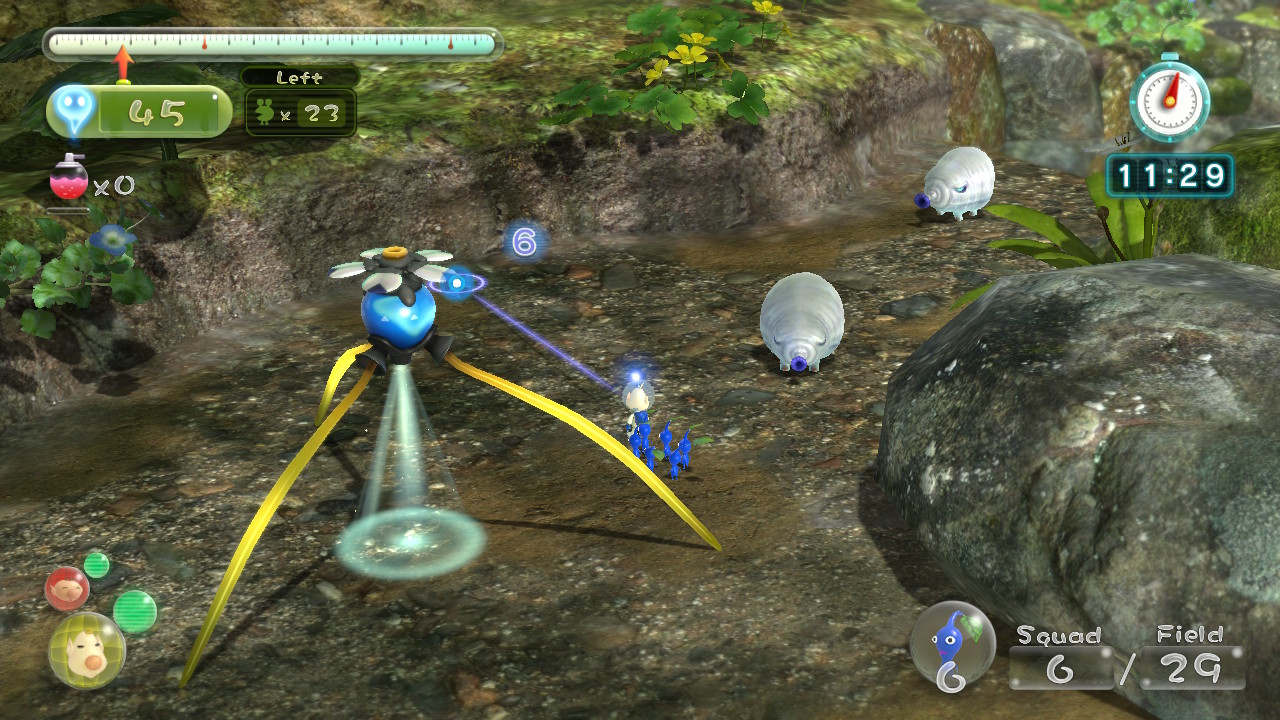The height and width of the screenshot is (720, 1280).
Task: Click the ultra-spicy spray bottle icon
Action: pyautogui.click(x=69, y=180)
